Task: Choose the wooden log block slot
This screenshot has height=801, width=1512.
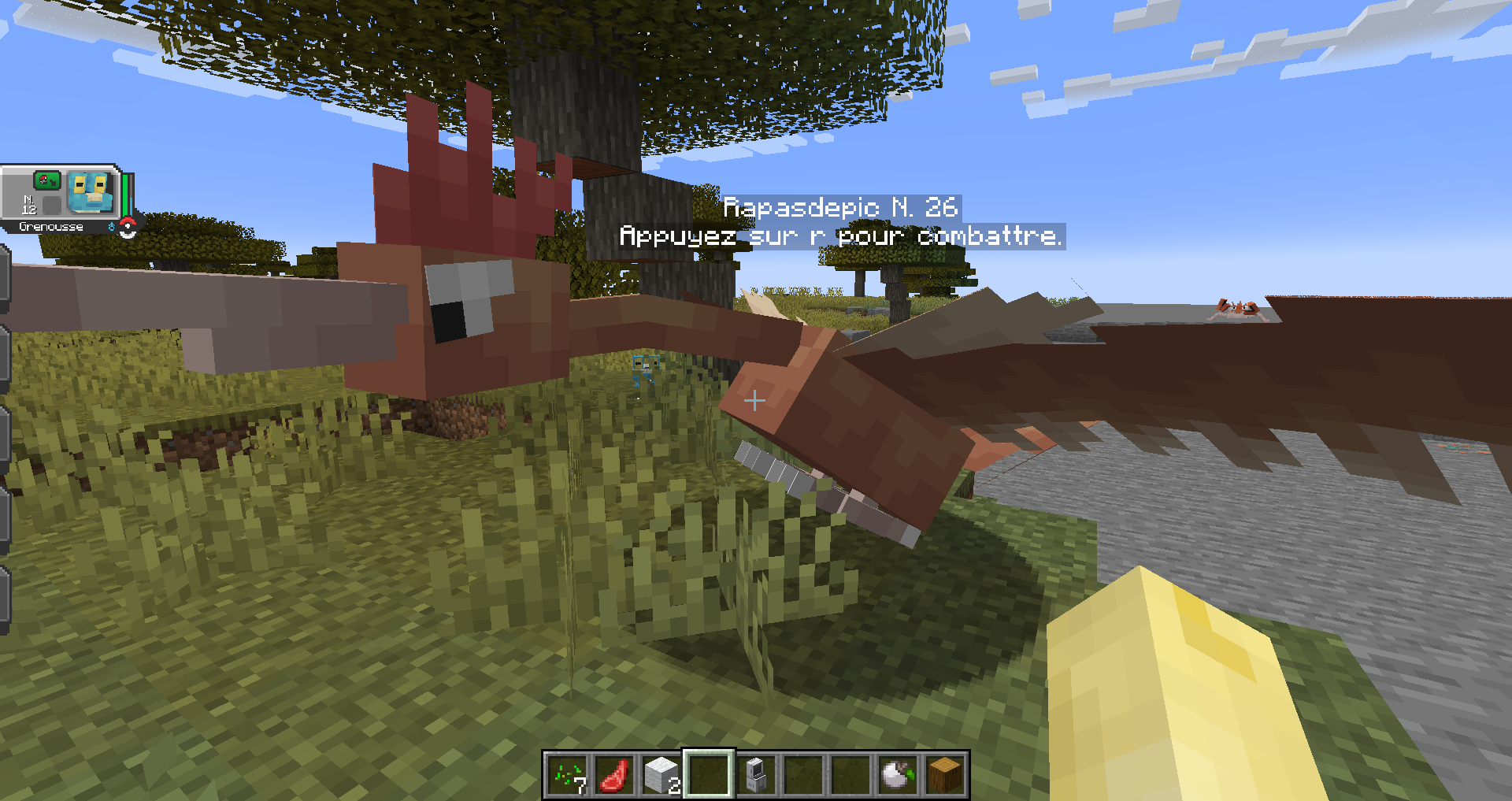Action: click(945, 775)
